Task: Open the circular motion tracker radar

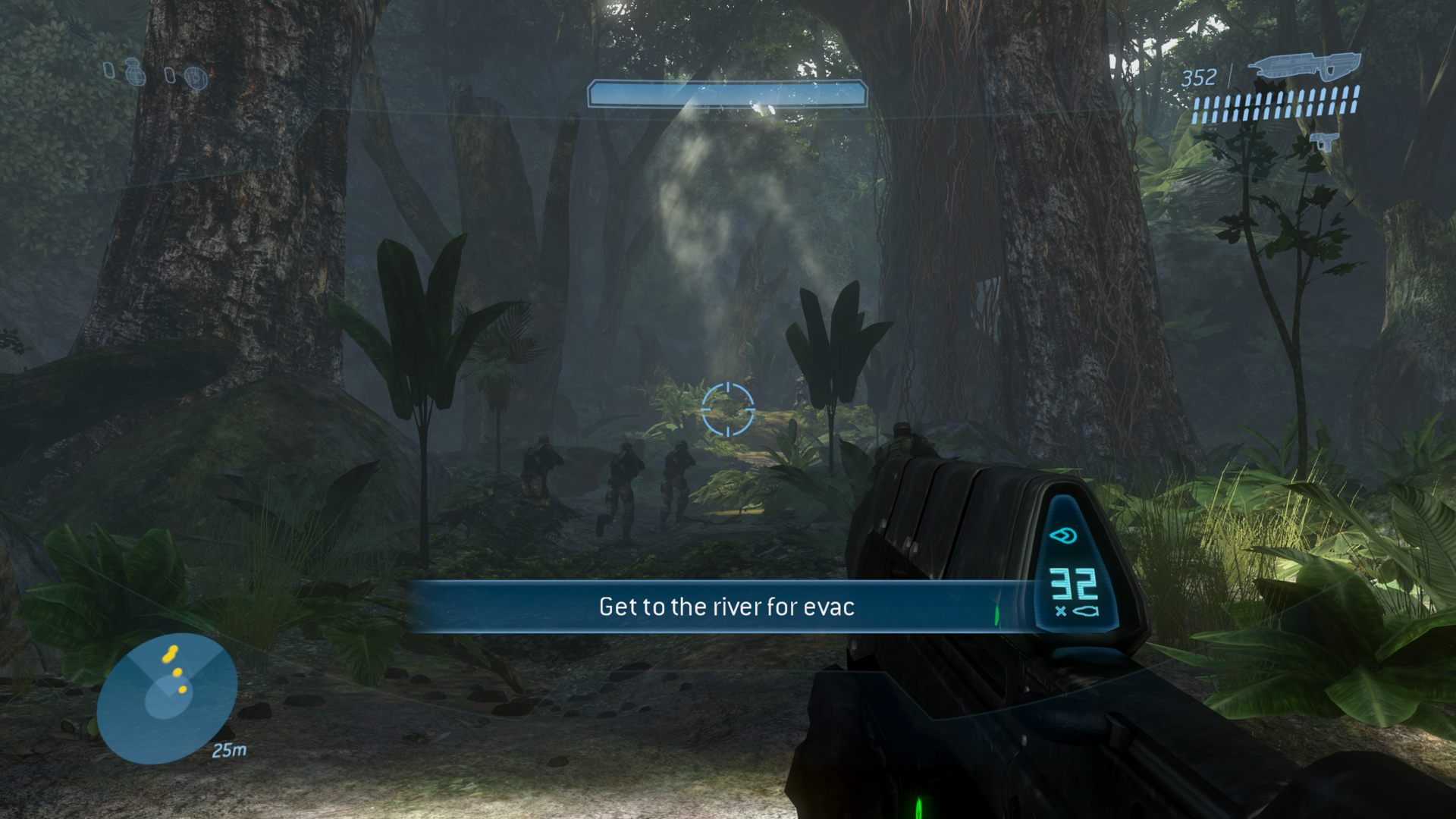Action: pyautogui.click(x=167, y=697)
